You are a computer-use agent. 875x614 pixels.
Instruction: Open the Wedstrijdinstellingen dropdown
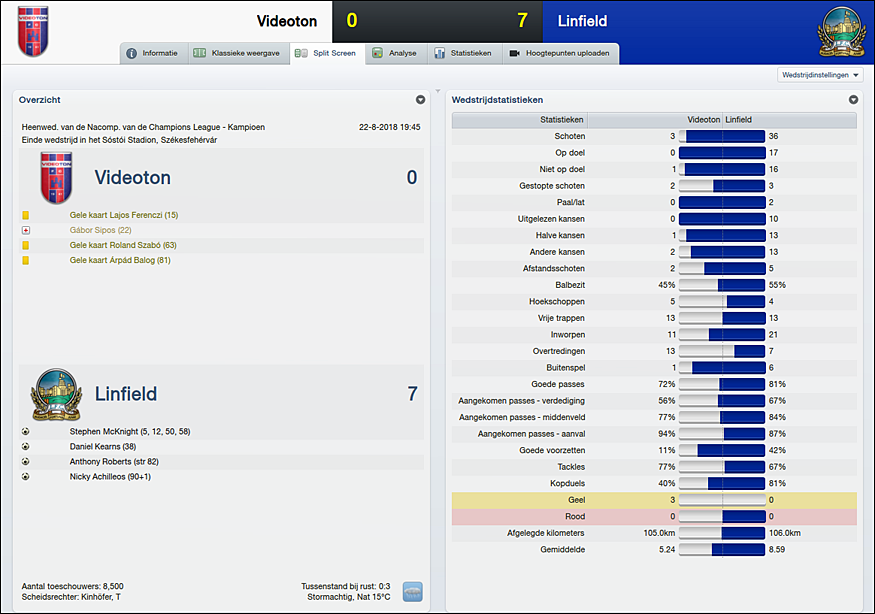coord(819,75)
